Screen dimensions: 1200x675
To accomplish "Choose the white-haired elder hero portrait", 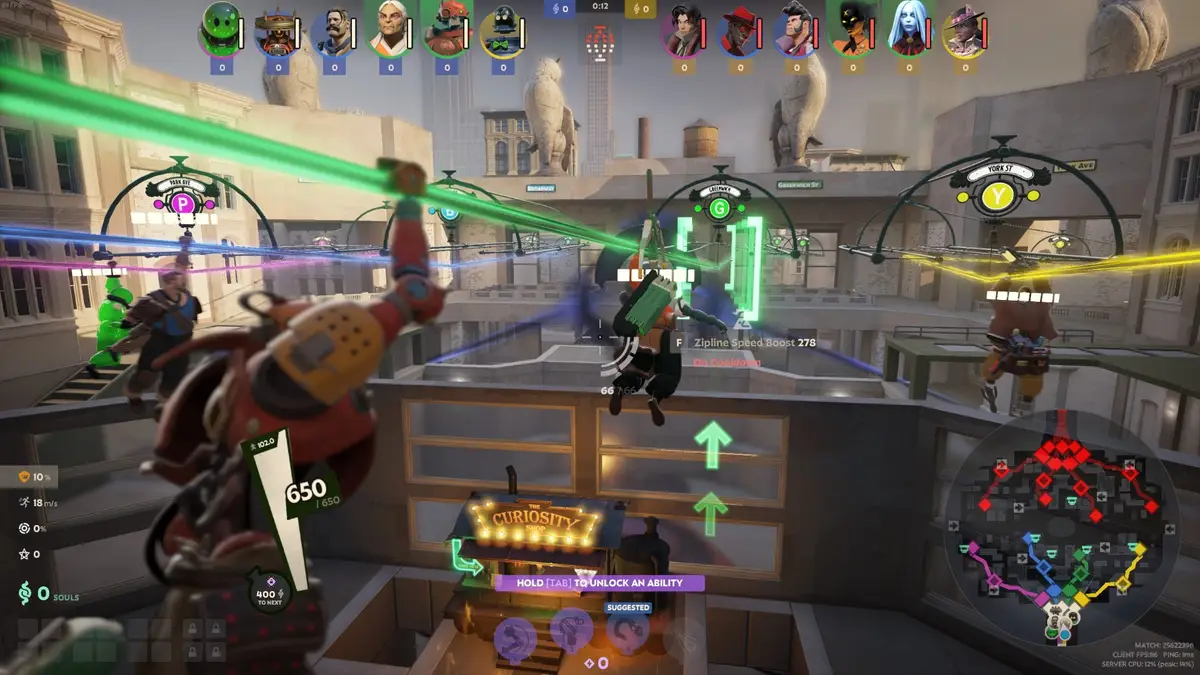I will [388, 30].
